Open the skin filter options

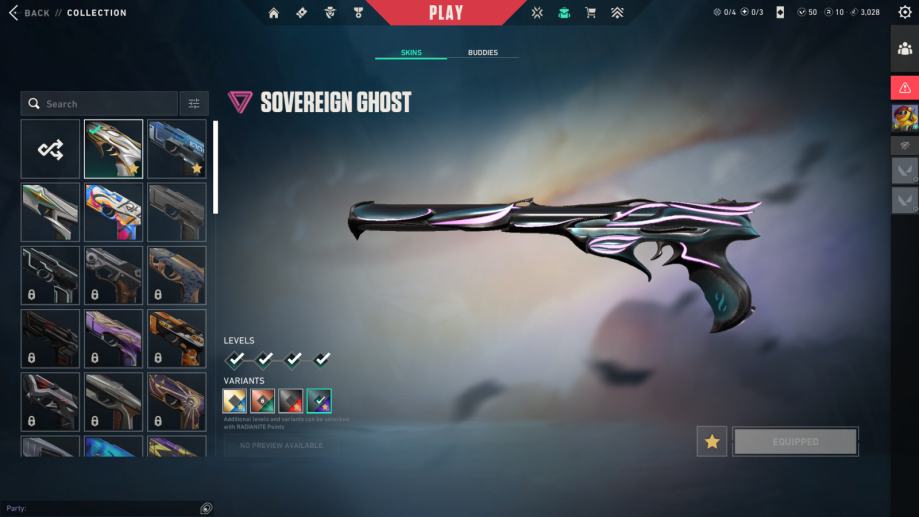pyautogui.click(x=194, y=104)
